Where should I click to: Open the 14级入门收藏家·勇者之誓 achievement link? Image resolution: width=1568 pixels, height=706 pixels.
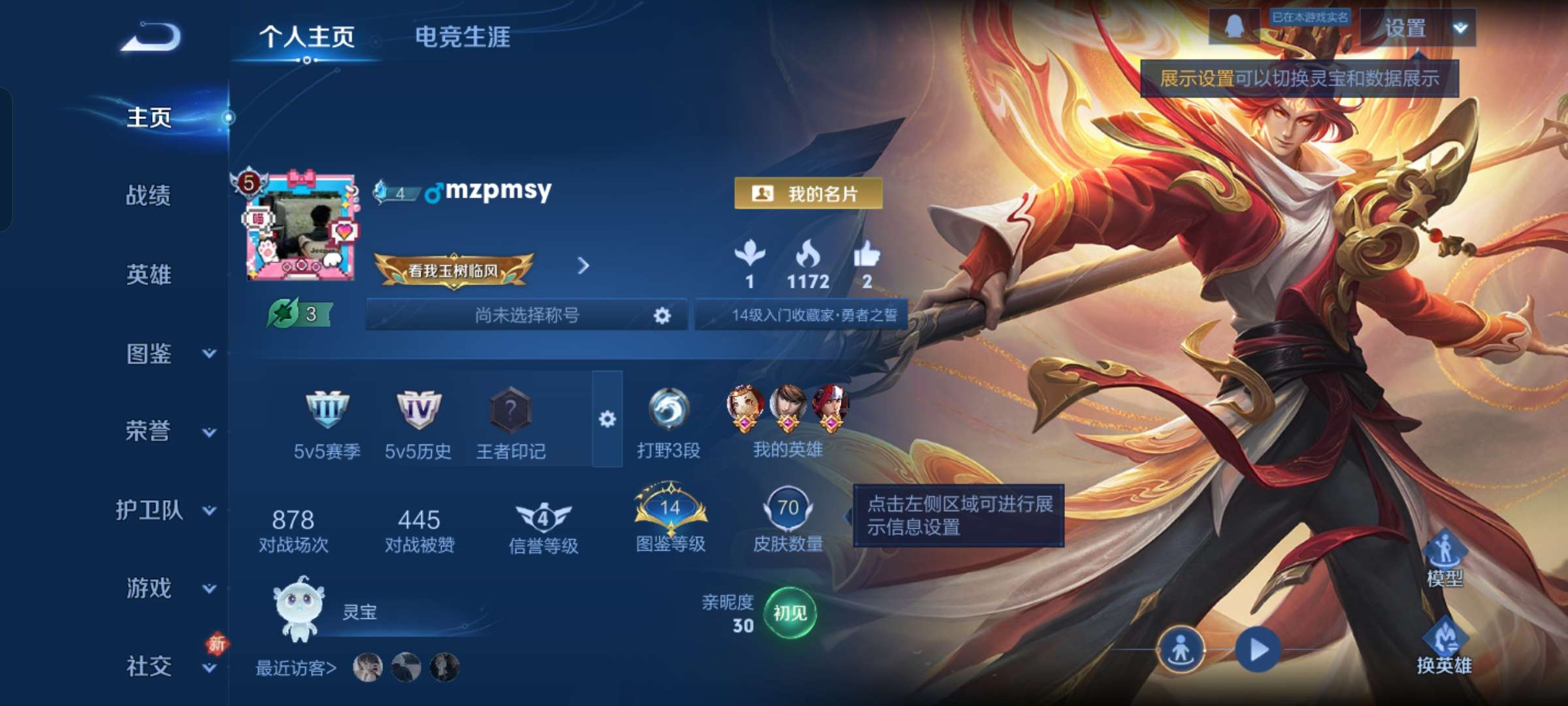tap(800, 315)
